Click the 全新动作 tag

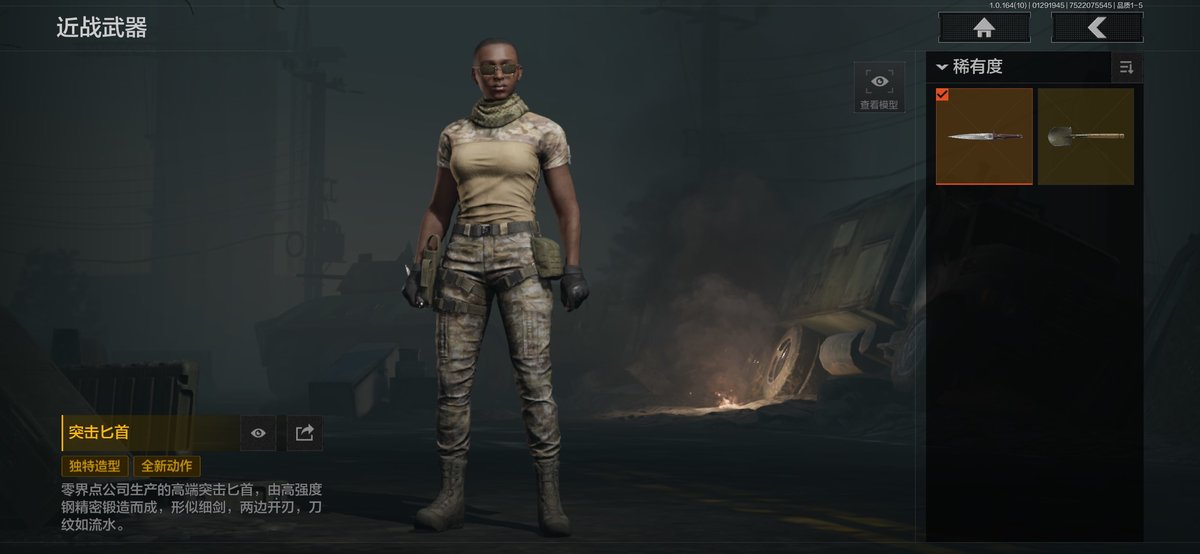(167, 466)
